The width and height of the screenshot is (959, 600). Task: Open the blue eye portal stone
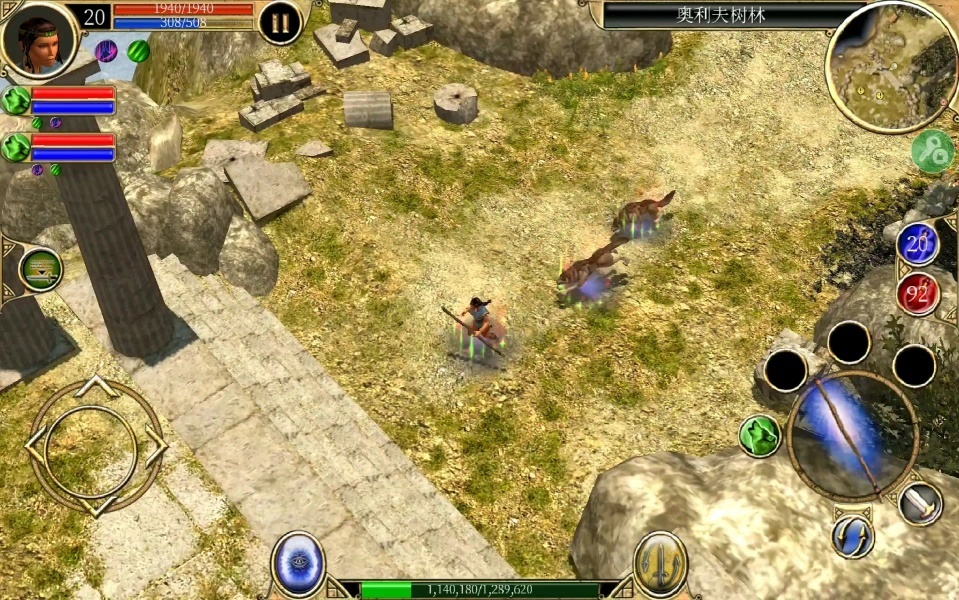(299, 563)
